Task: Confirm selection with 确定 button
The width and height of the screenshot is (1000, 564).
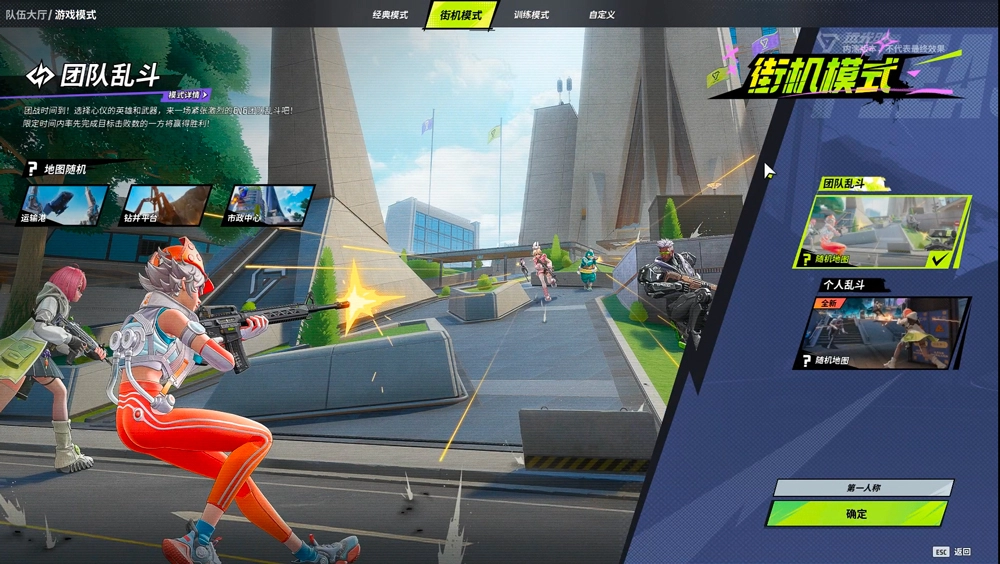Action: (x=856, y=514)
